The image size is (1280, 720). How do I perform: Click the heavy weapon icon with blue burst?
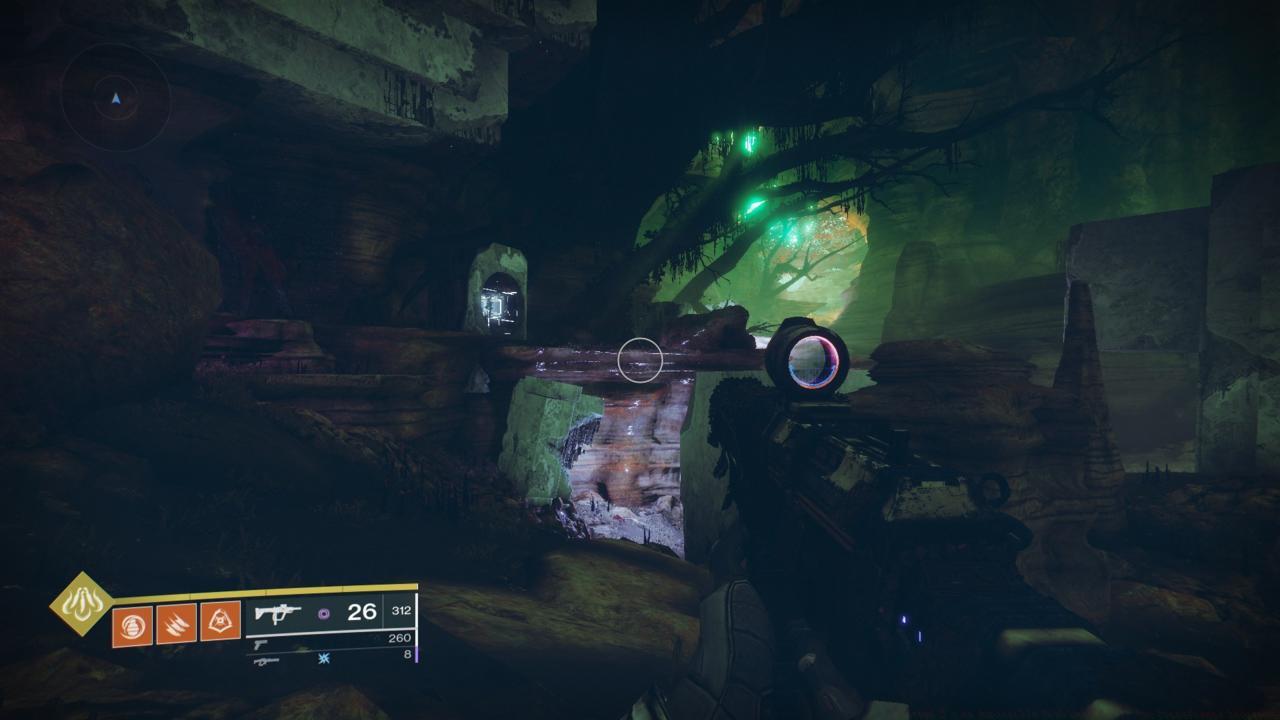(x=266, y=661)
